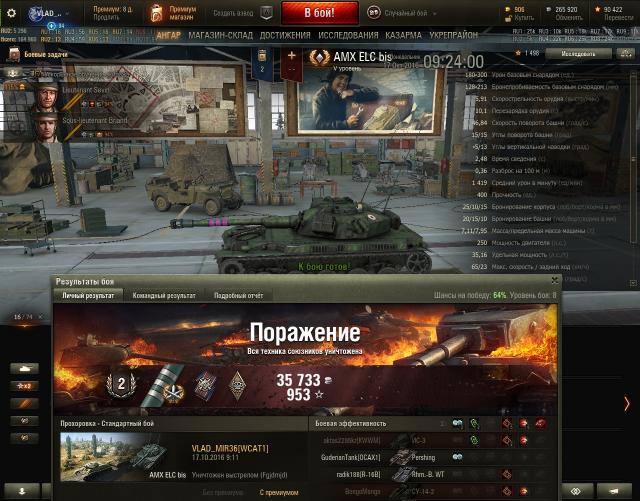Open the settings gear menu
Screen dimensions: 640x501
[12, 14]
